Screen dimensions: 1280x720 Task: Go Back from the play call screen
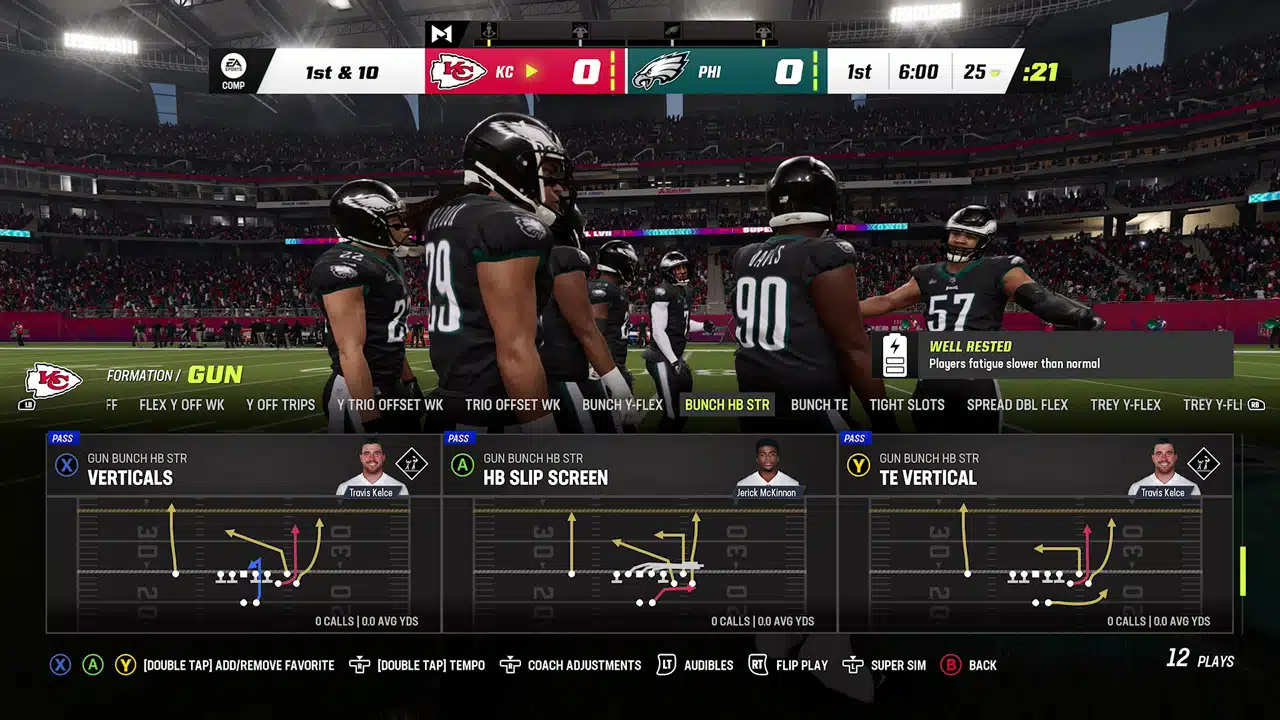click(969, 665)
